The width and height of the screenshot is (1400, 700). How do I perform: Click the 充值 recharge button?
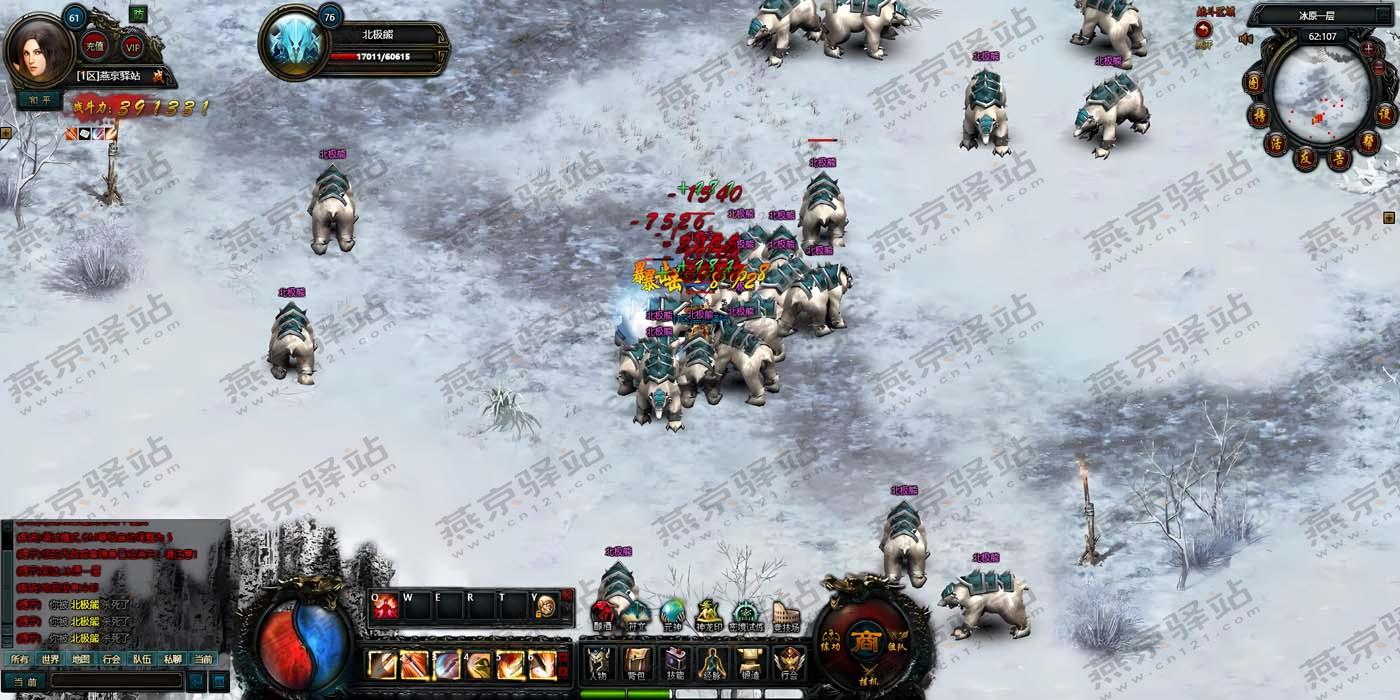95,45
